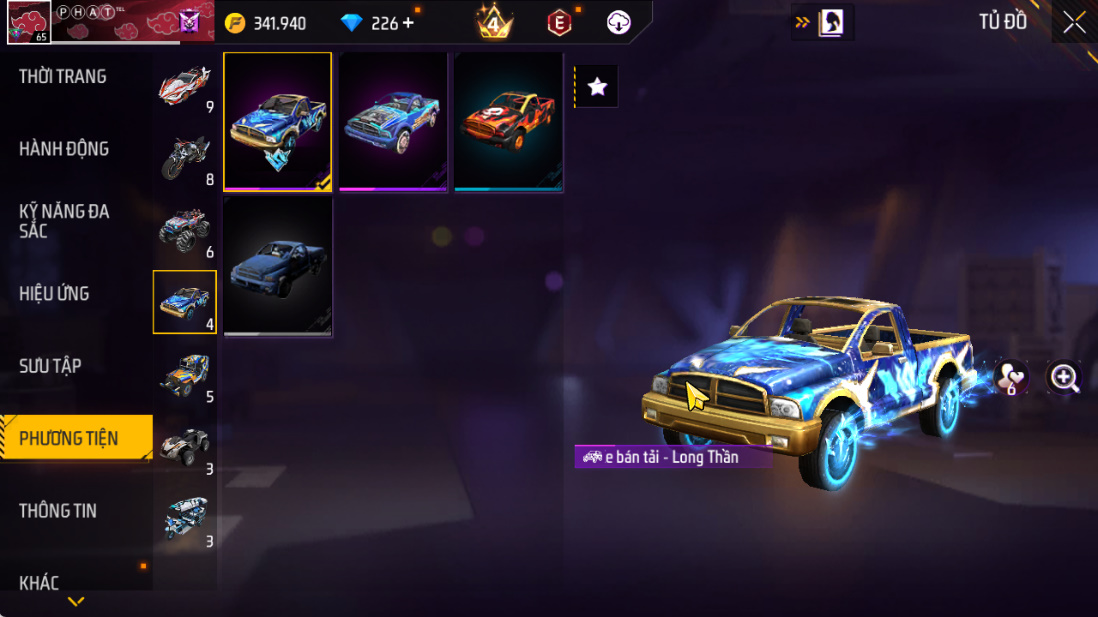The image size is (1098, 617).
Task: Choose the motorcycle vehicle type
Action: pos(185,158)
